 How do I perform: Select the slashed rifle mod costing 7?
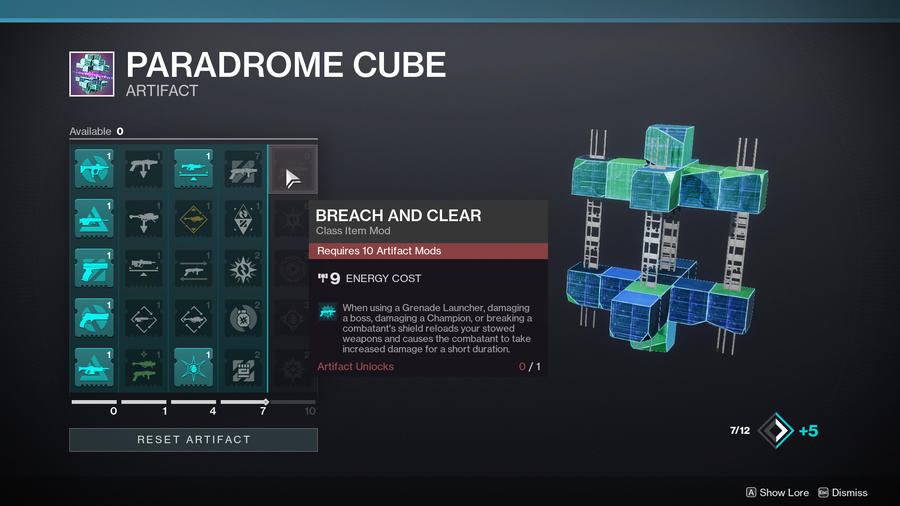243,170
